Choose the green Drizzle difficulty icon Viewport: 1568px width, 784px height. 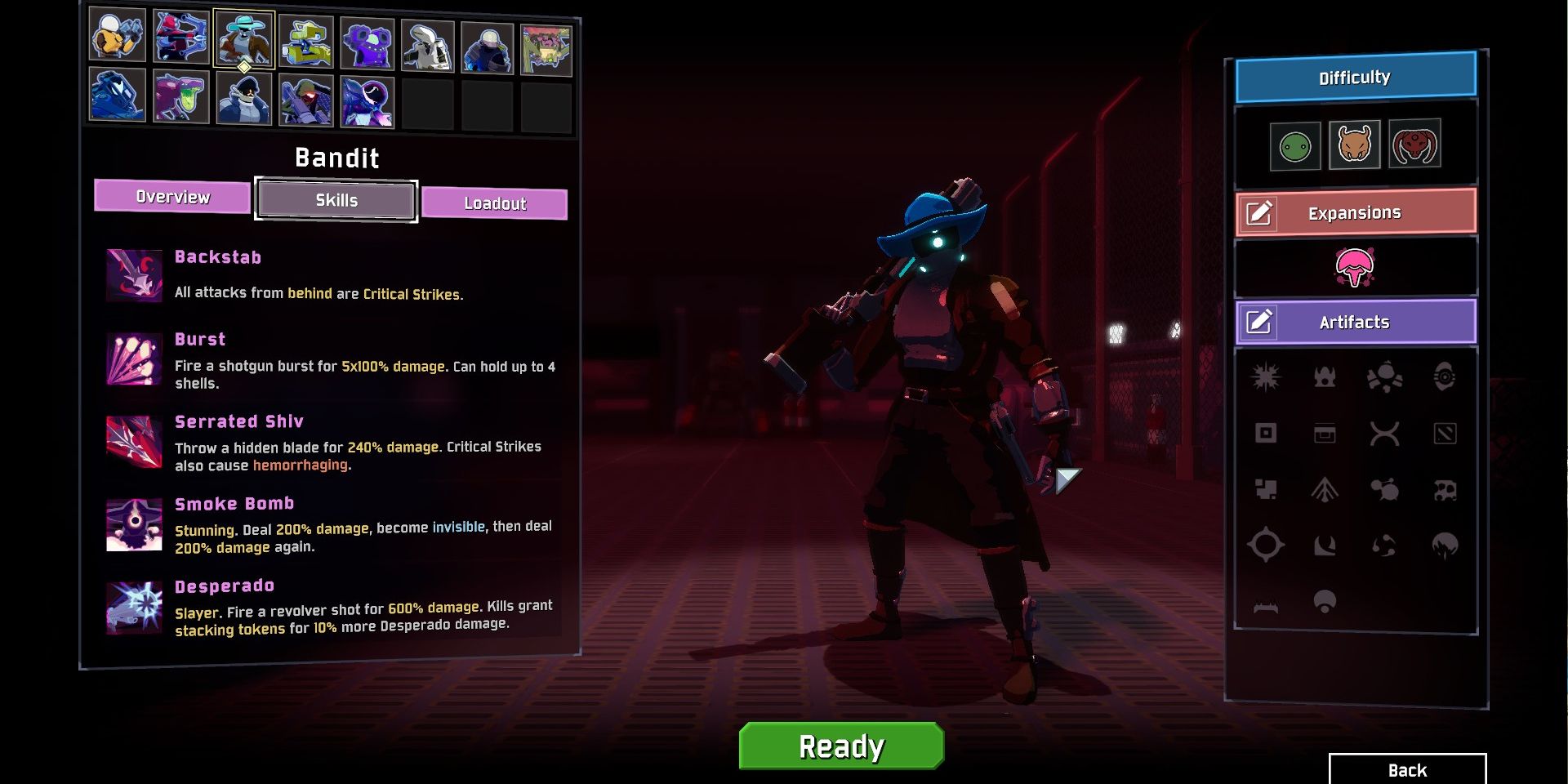tap(1295, 147)
